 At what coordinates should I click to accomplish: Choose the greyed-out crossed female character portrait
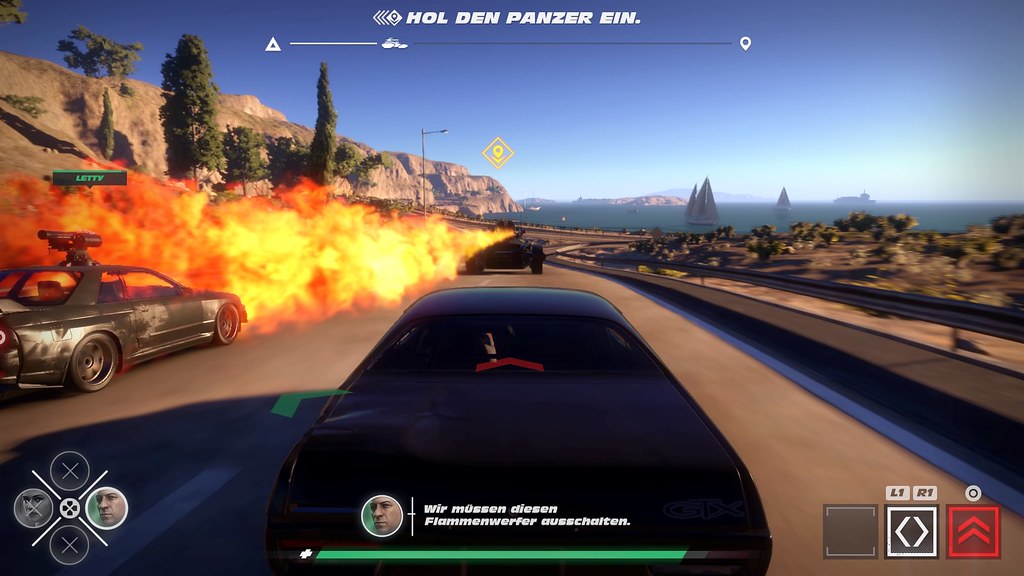tap(33, 508)
